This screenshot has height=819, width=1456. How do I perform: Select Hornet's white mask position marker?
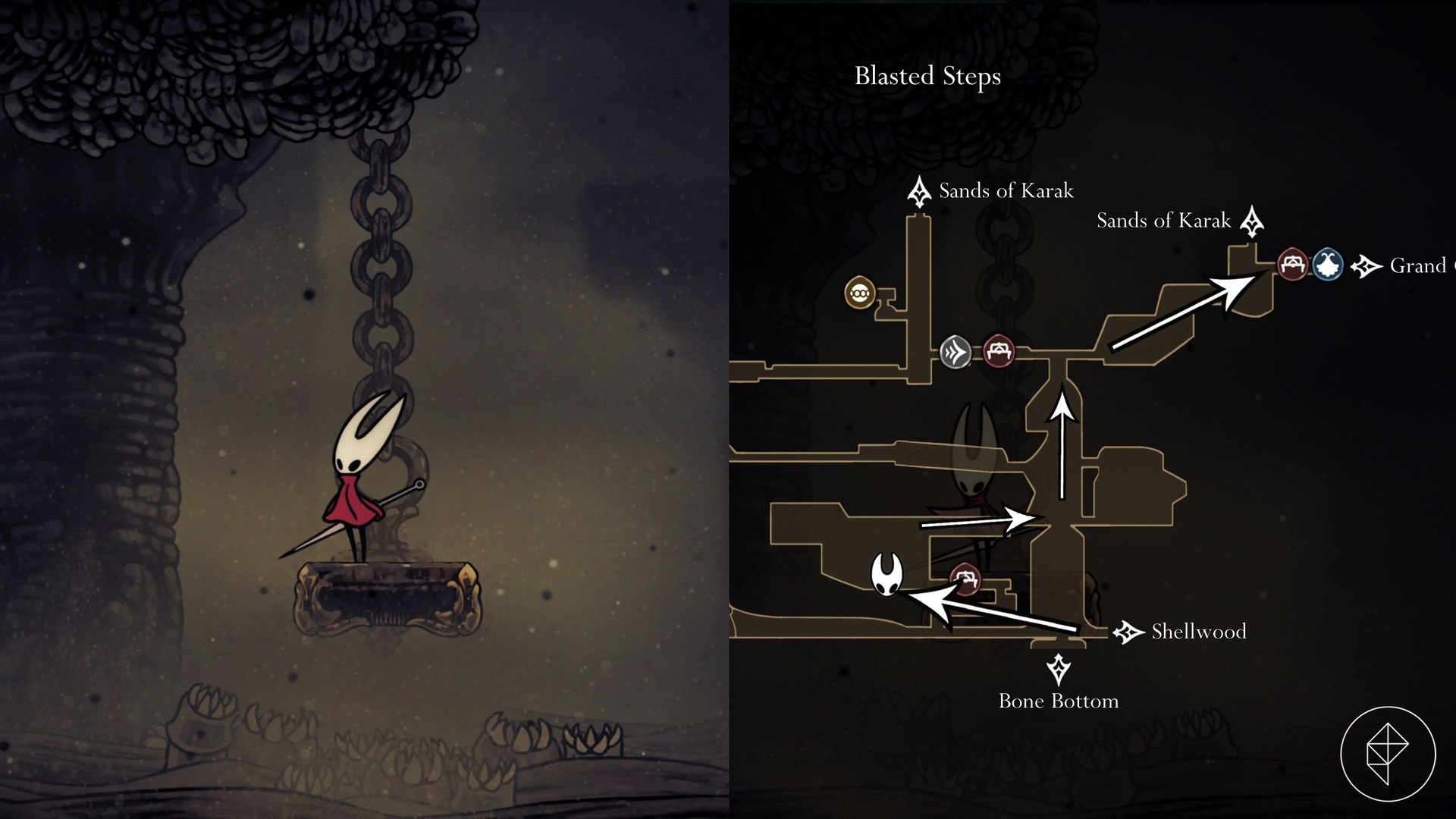click(x=886, y=575)
